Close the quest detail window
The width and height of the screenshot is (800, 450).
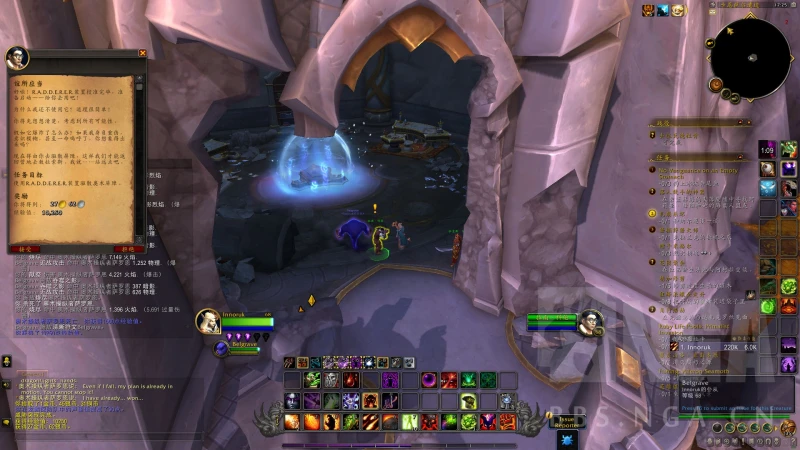pos(142,53)
